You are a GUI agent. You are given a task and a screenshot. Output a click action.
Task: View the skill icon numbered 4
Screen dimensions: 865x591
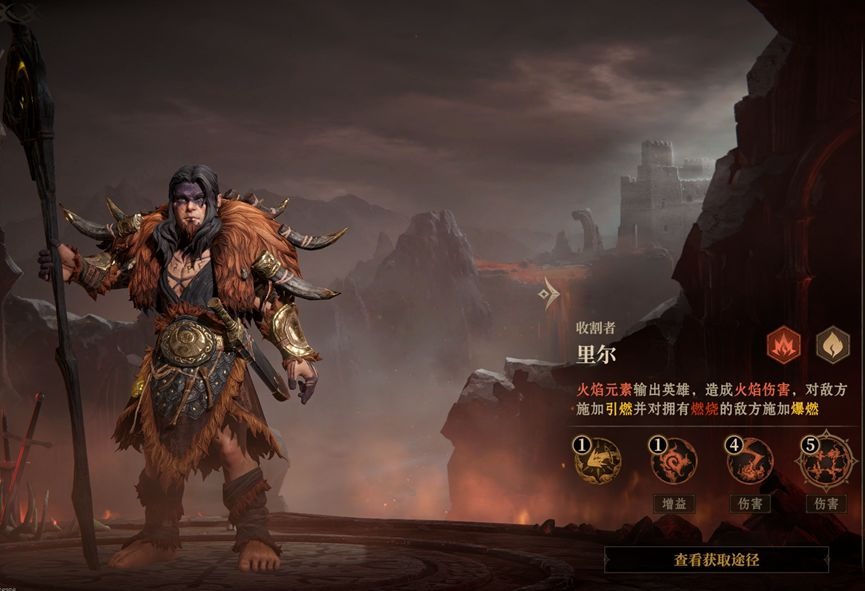coord(749,461)
